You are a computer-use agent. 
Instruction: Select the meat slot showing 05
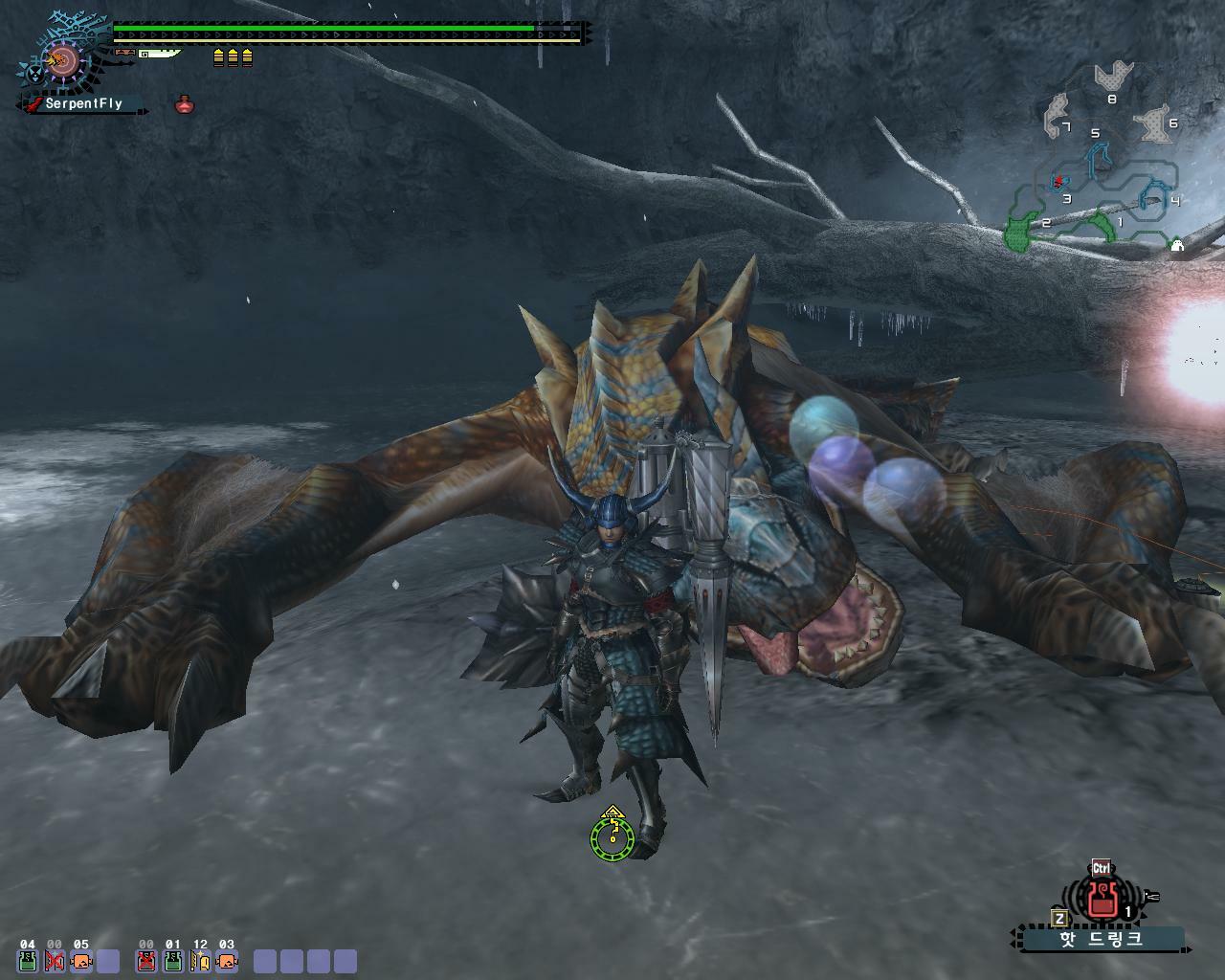click(x=81, y=960)
